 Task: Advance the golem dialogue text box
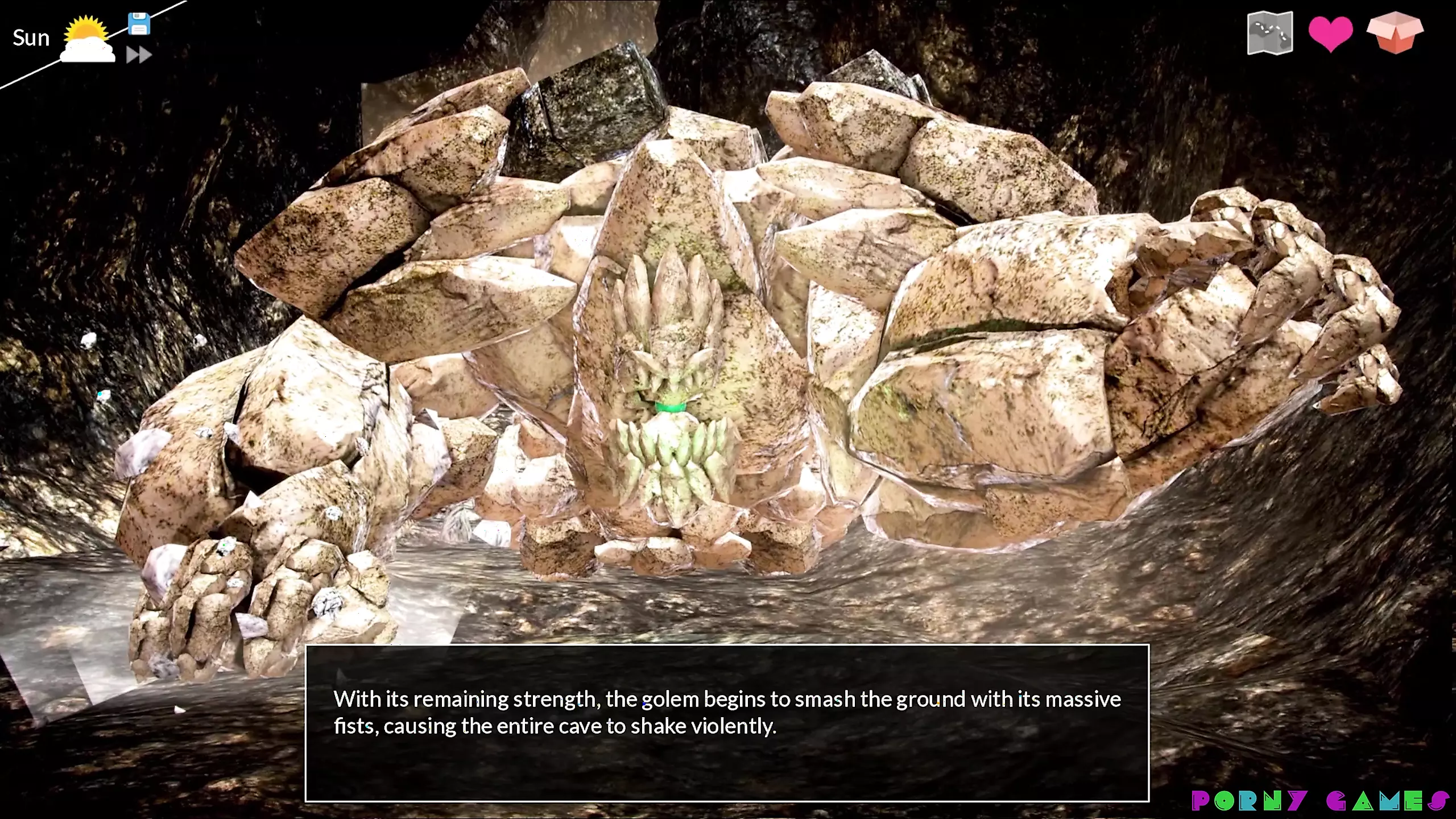[727, 723]
